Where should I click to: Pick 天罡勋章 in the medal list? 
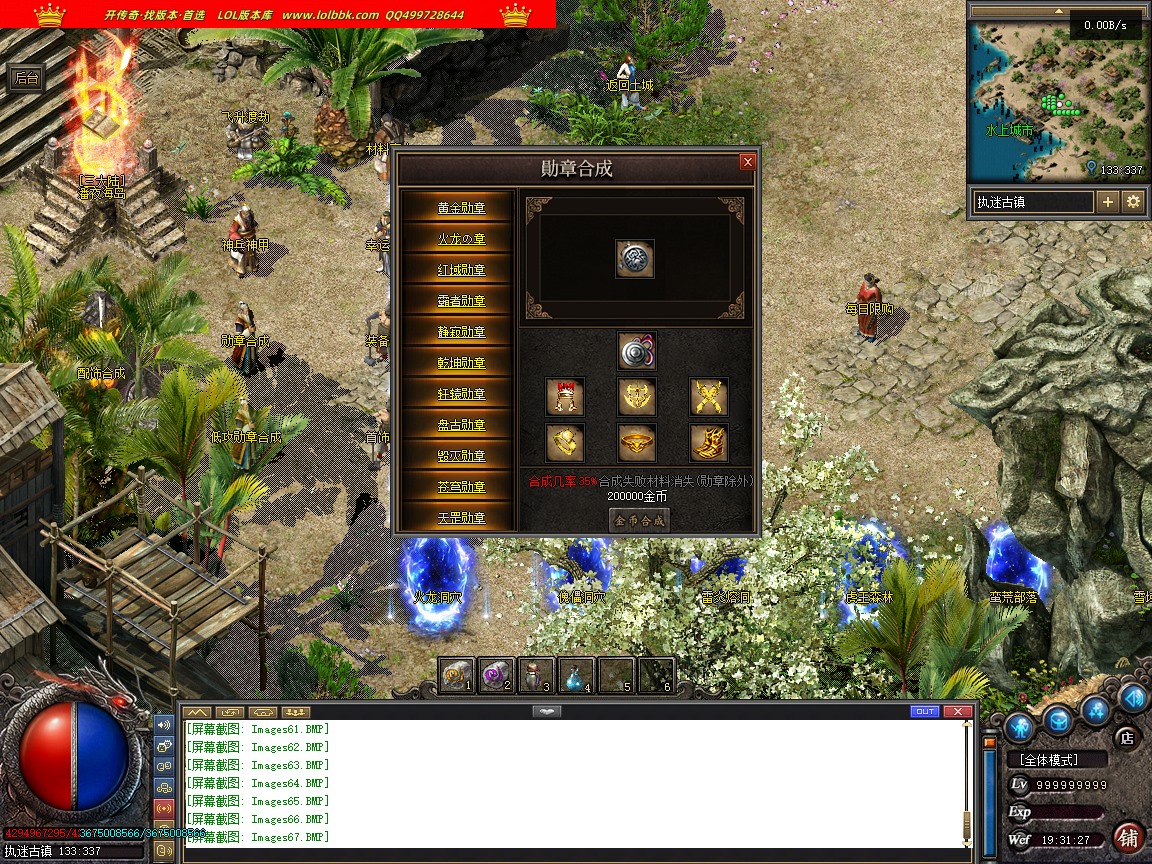click(461, 518)
